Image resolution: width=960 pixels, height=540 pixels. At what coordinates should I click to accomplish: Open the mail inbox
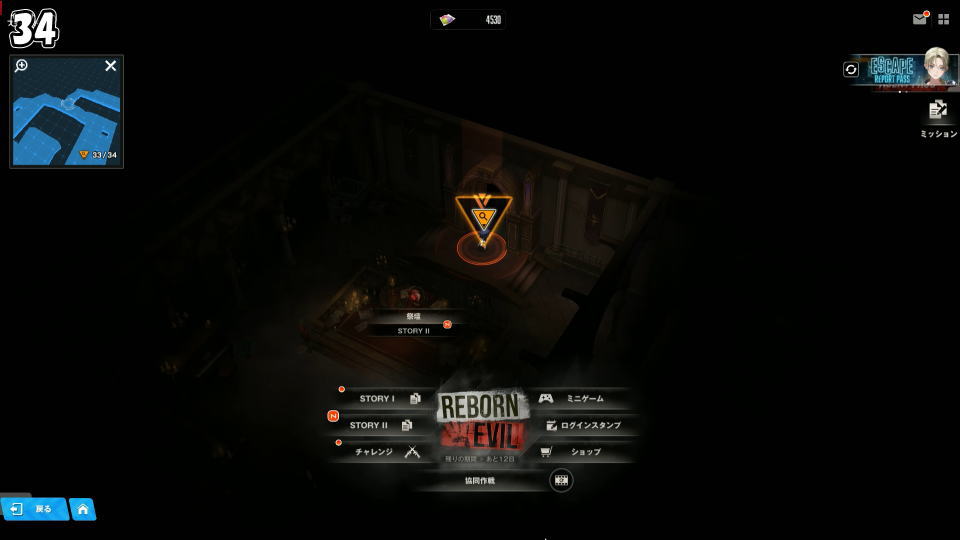pos(920,19)
